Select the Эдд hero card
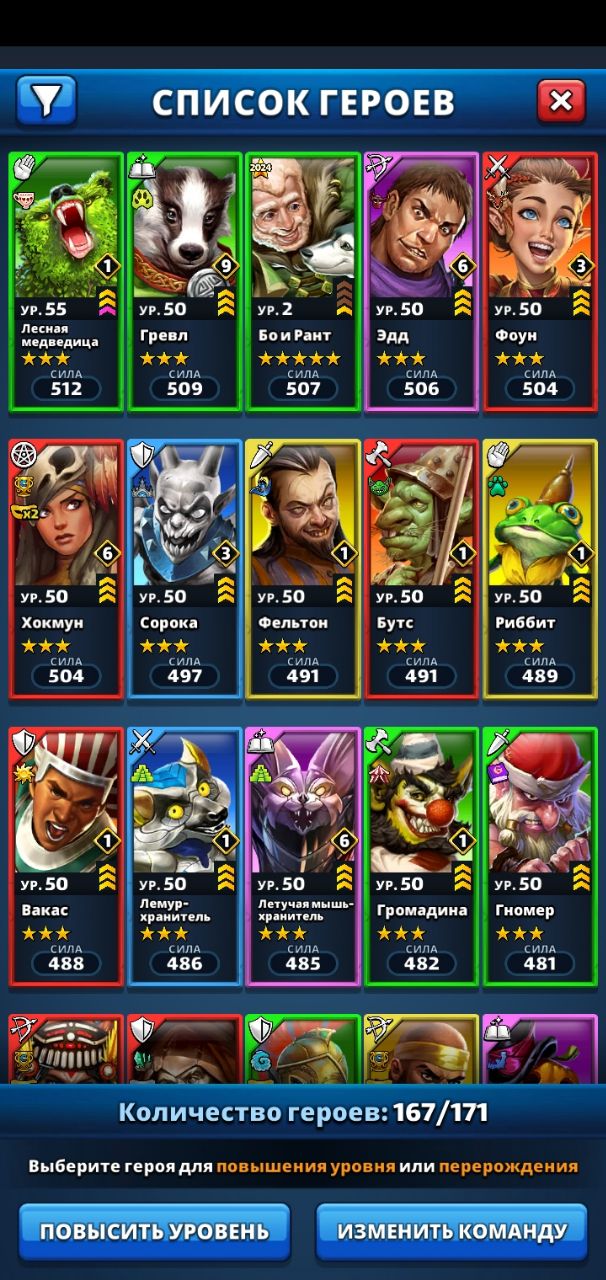 (421, 281)
